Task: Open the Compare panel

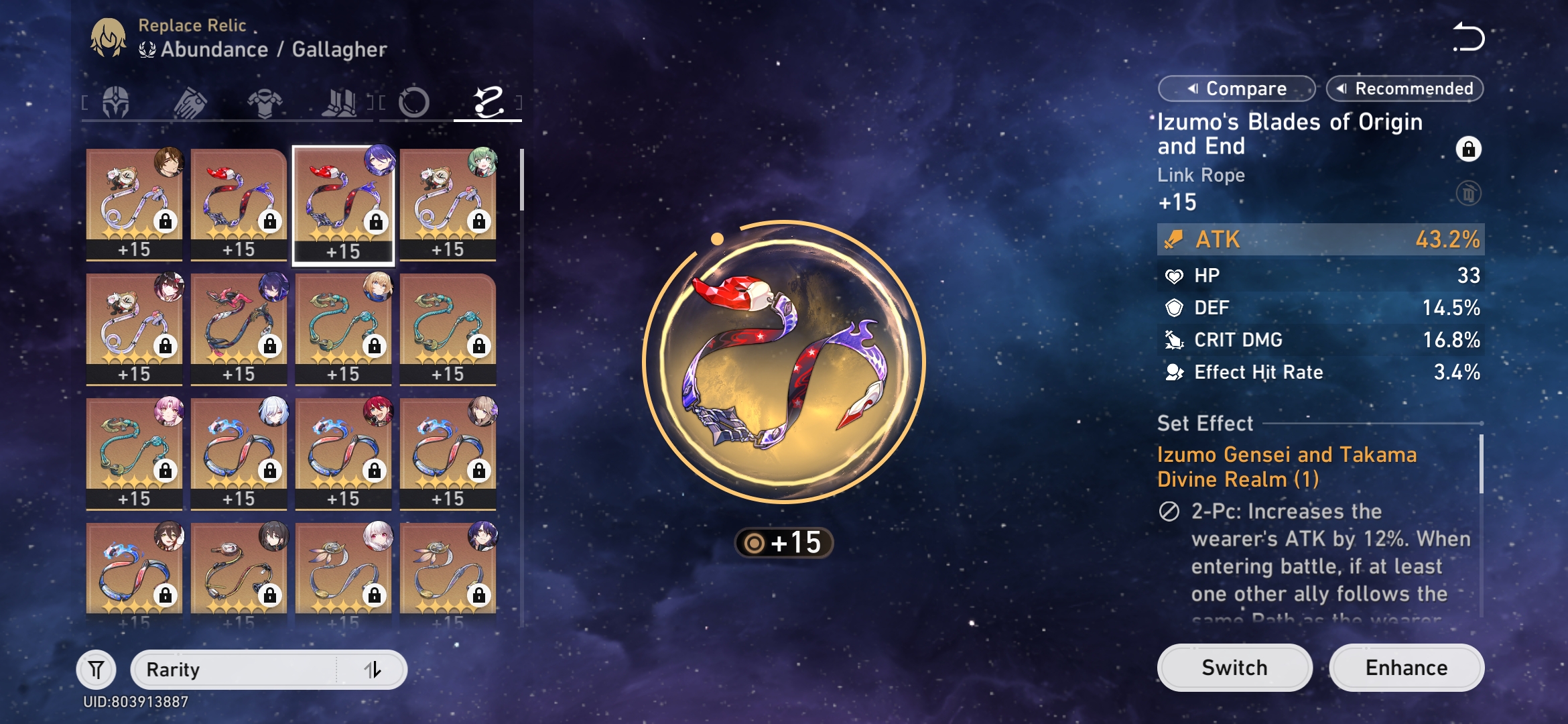Action: click(x=1235, y=88)
